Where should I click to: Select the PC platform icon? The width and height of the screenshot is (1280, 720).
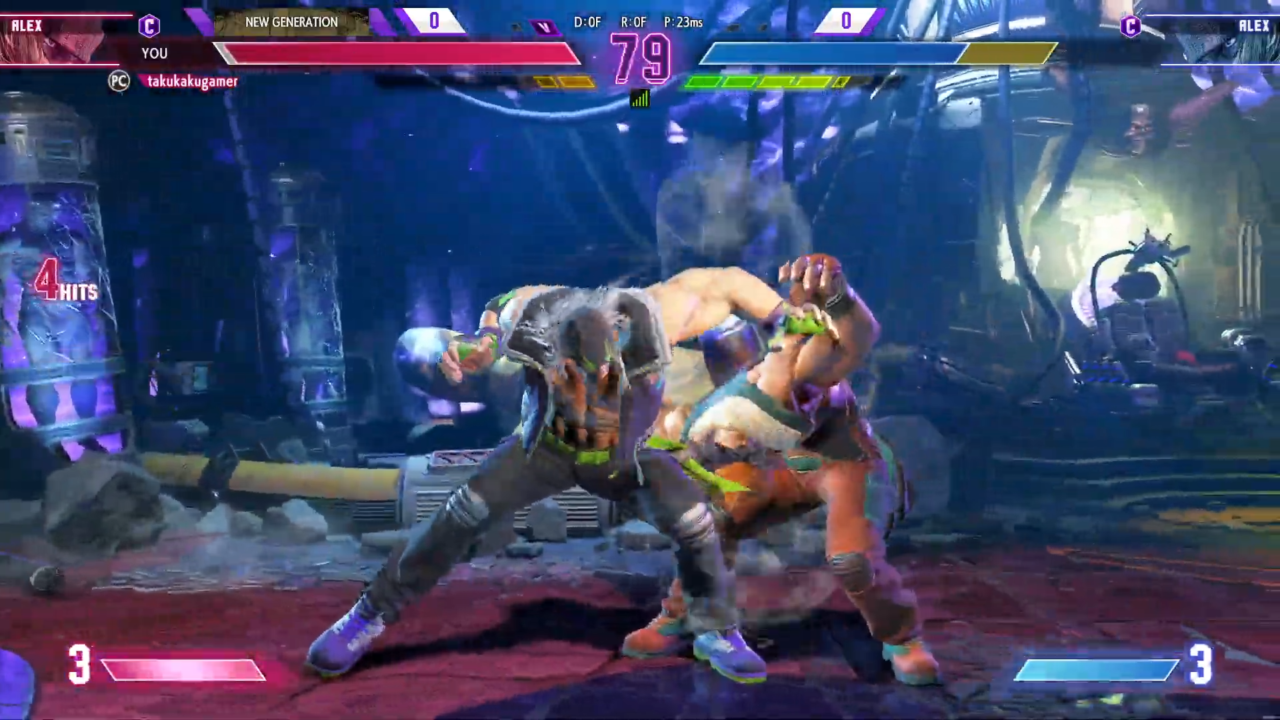coord(119,82)
